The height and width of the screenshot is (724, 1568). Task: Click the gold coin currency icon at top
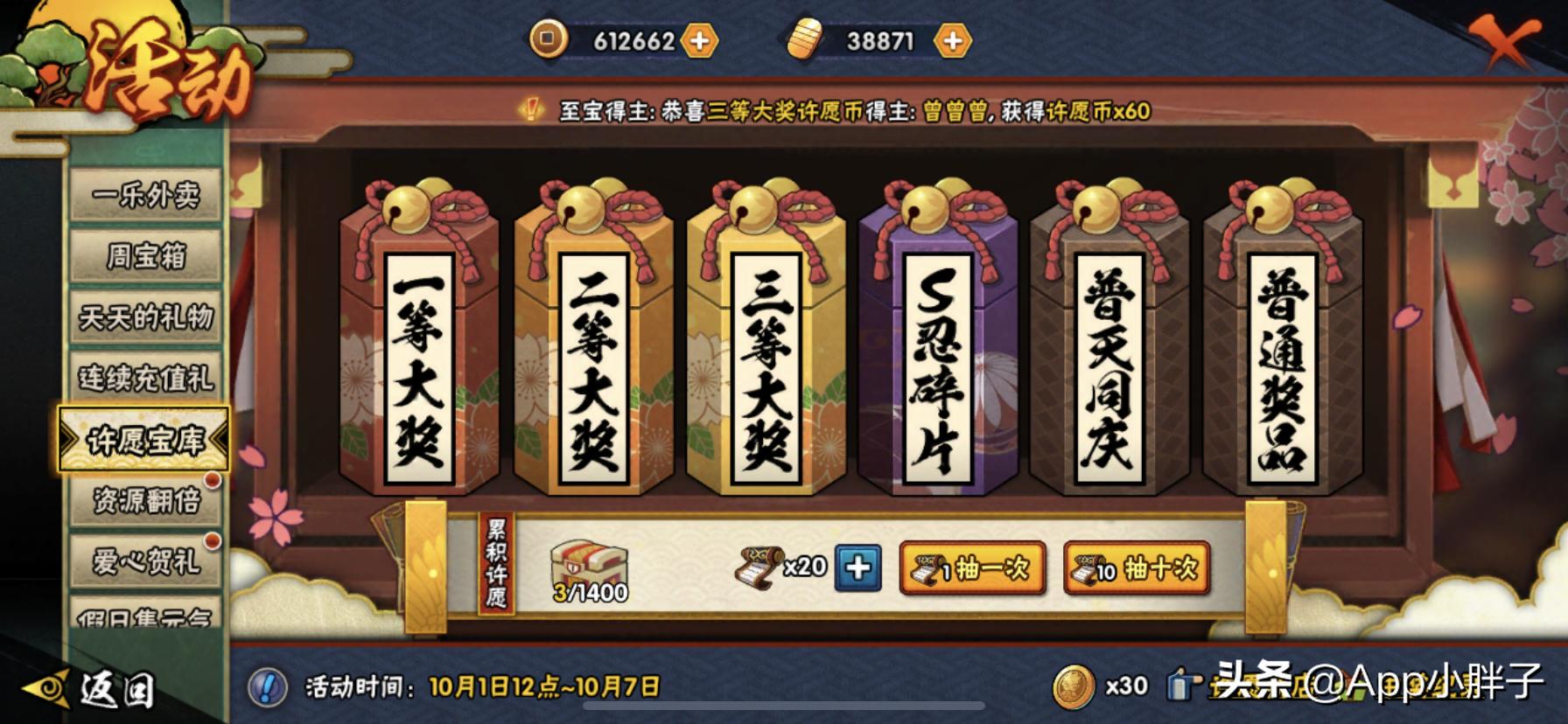point(551,39)
